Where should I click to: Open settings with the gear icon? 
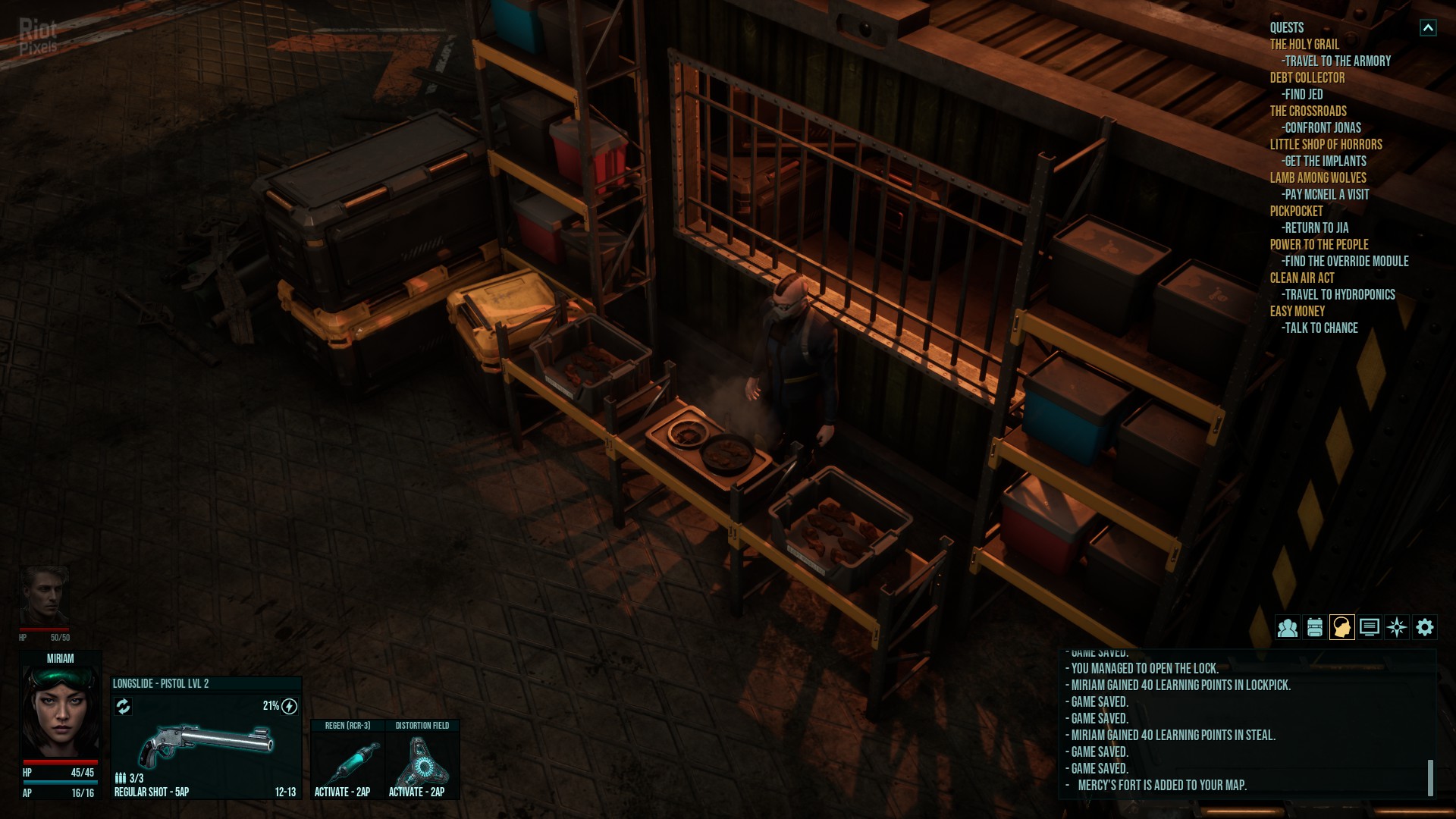pos(1425,628)
